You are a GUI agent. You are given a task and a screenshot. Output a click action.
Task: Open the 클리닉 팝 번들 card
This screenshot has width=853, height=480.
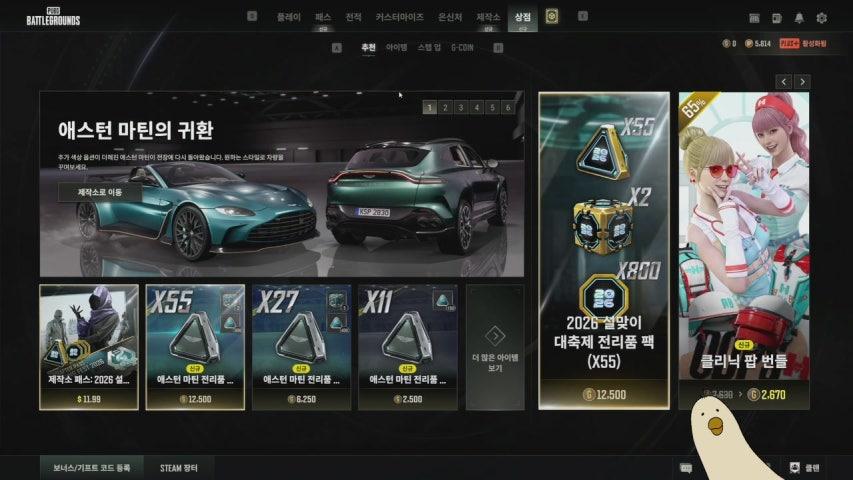[745, 250]
